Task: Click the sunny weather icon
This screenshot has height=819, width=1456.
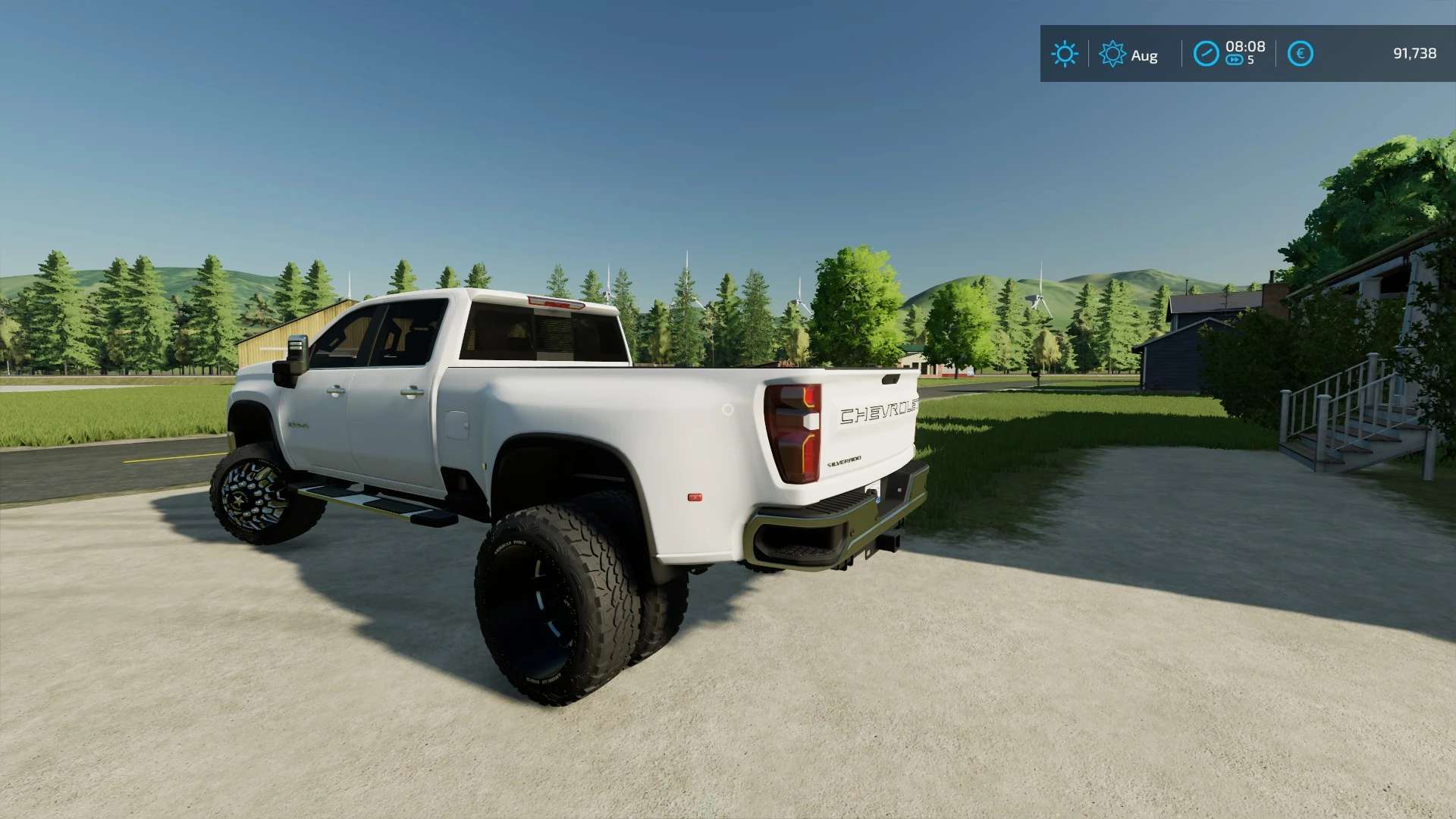Action: point(1064,54)
